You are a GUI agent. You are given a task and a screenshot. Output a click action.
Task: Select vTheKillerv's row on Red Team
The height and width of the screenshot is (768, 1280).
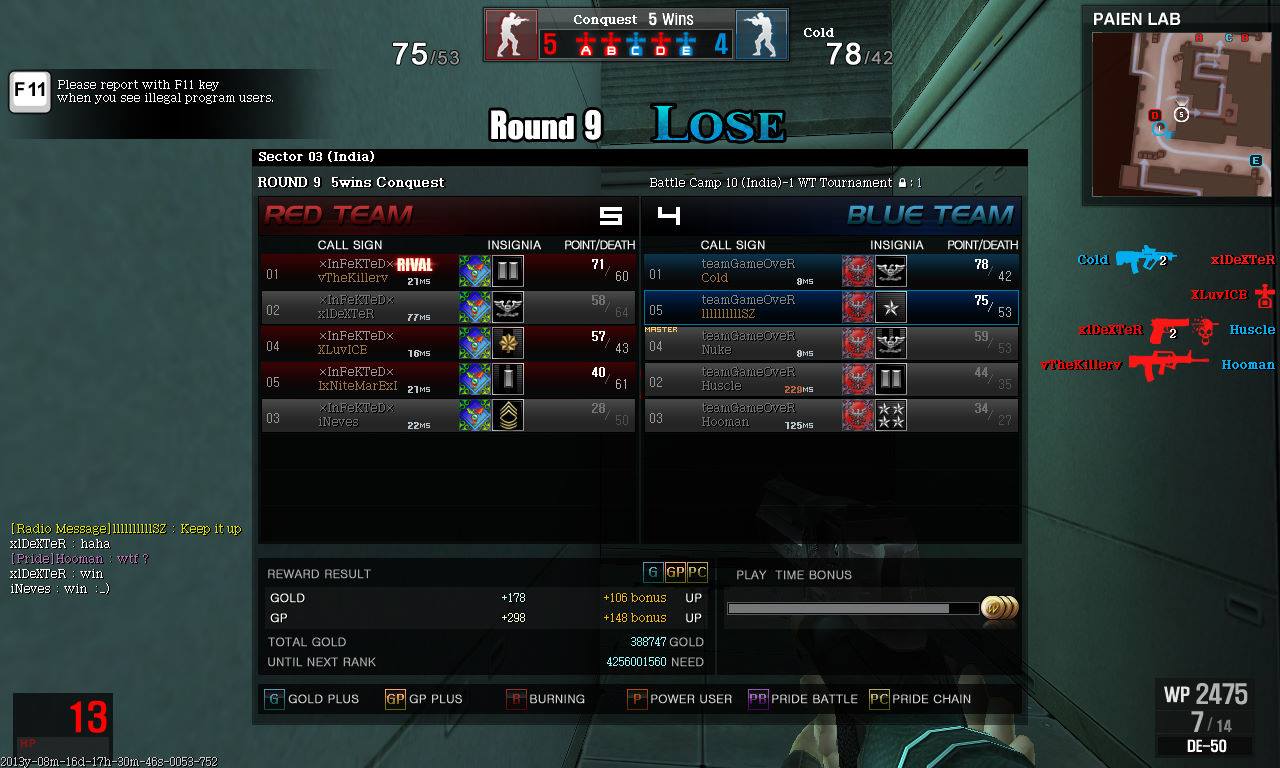[x=447, y=271]
